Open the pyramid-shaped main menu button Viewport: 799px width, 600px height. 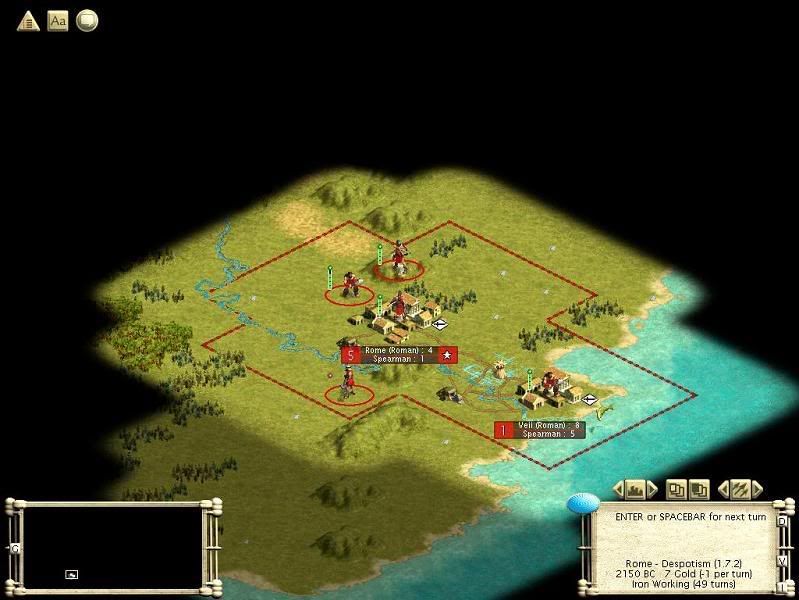28,20
